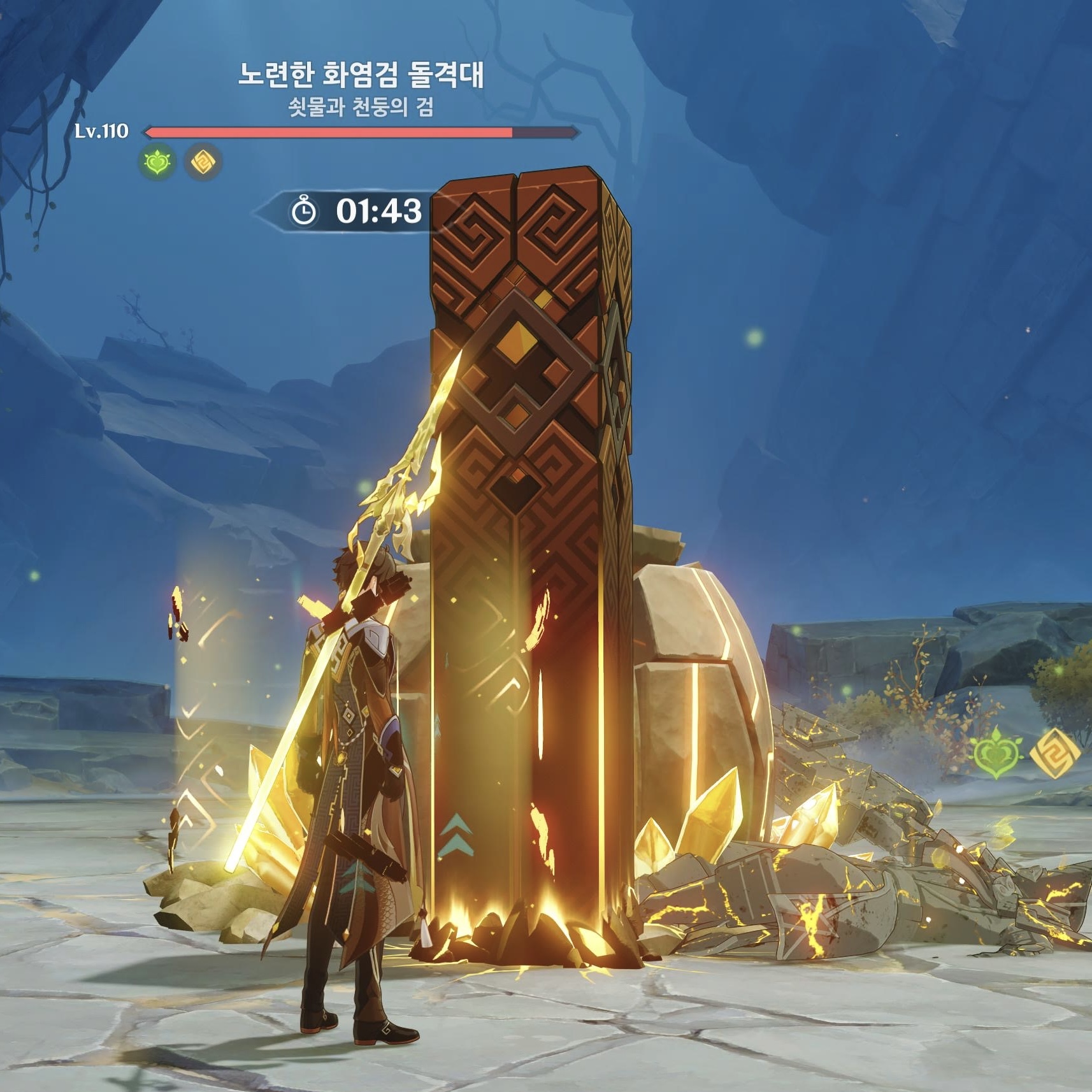Click the Geo element icon under boss health bar

pos(203,162)
